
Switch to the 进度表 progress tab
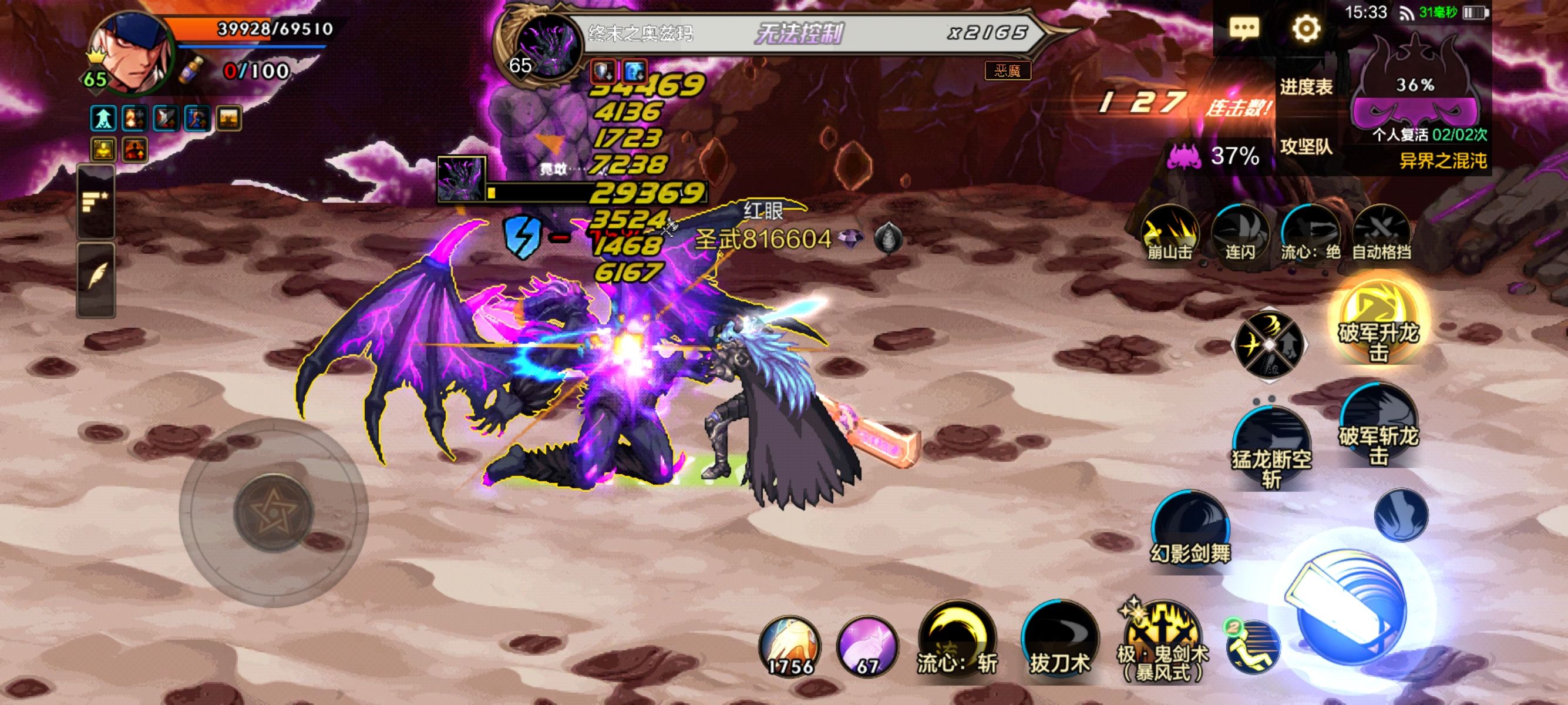click(x=1306, y=87)
